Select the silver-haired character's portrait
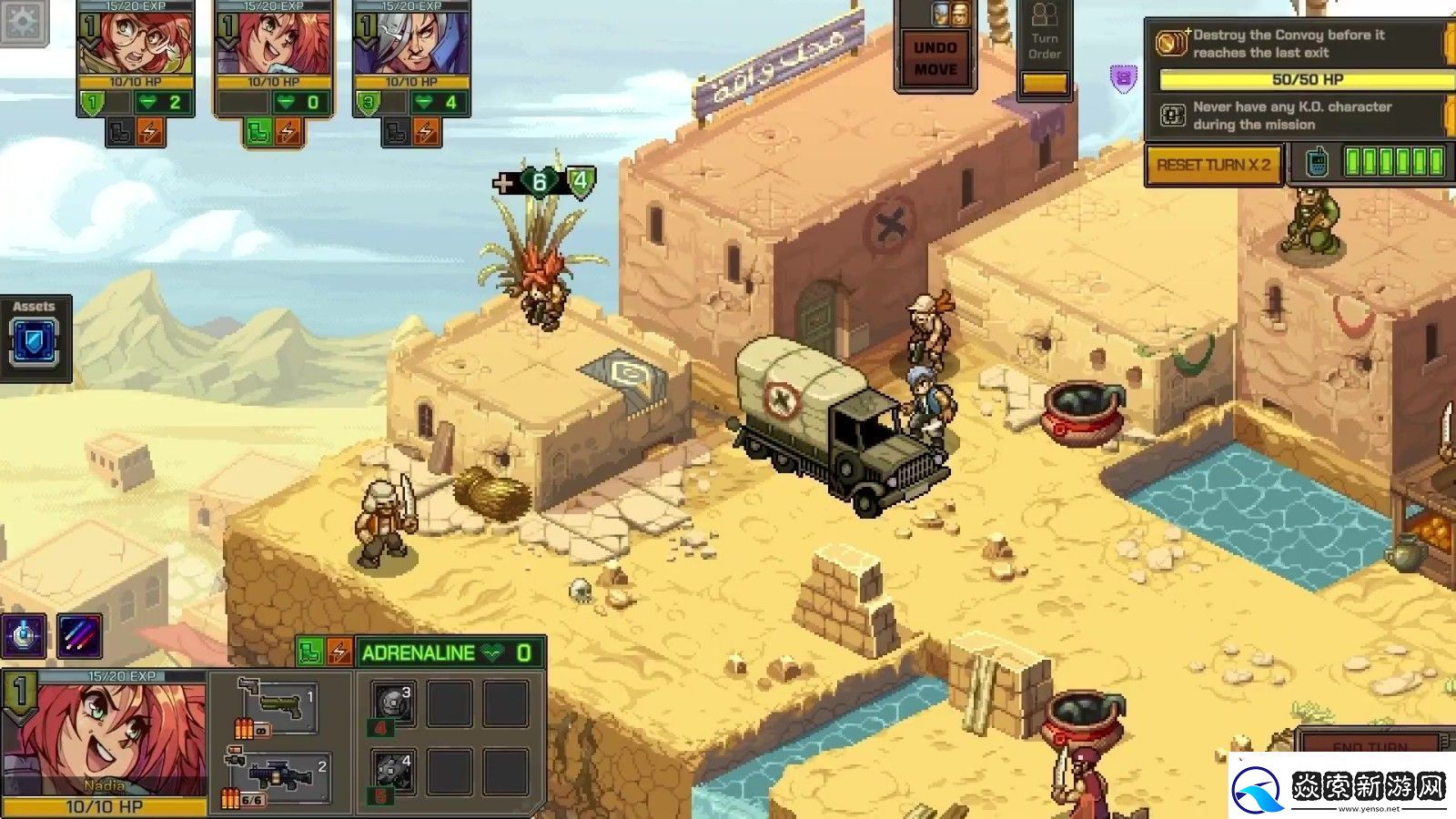The image size is (1456, 819). point(412,43)
